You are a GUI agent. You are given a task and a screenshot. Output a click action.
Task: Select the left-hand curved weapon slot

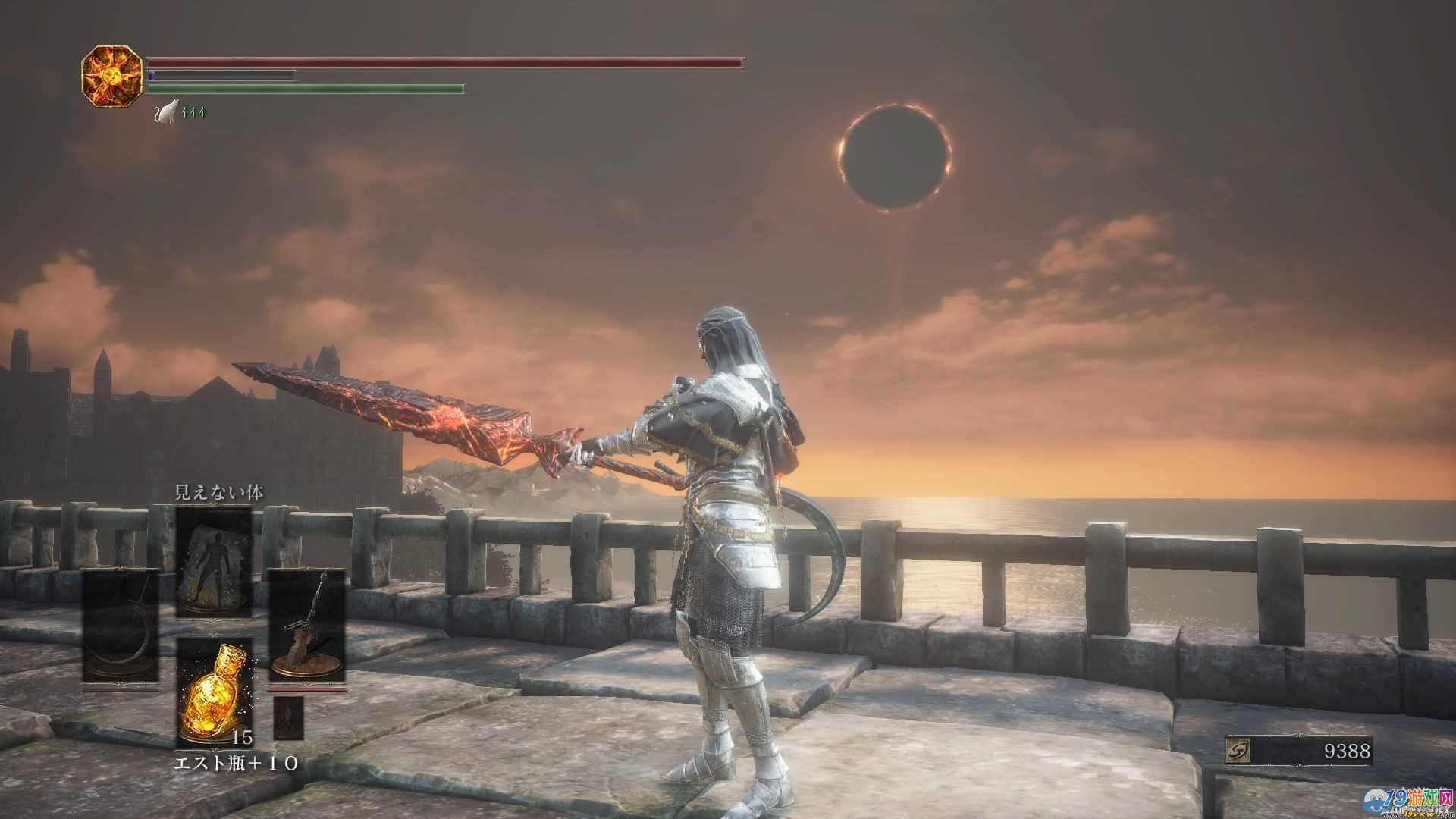coord(121,626)
